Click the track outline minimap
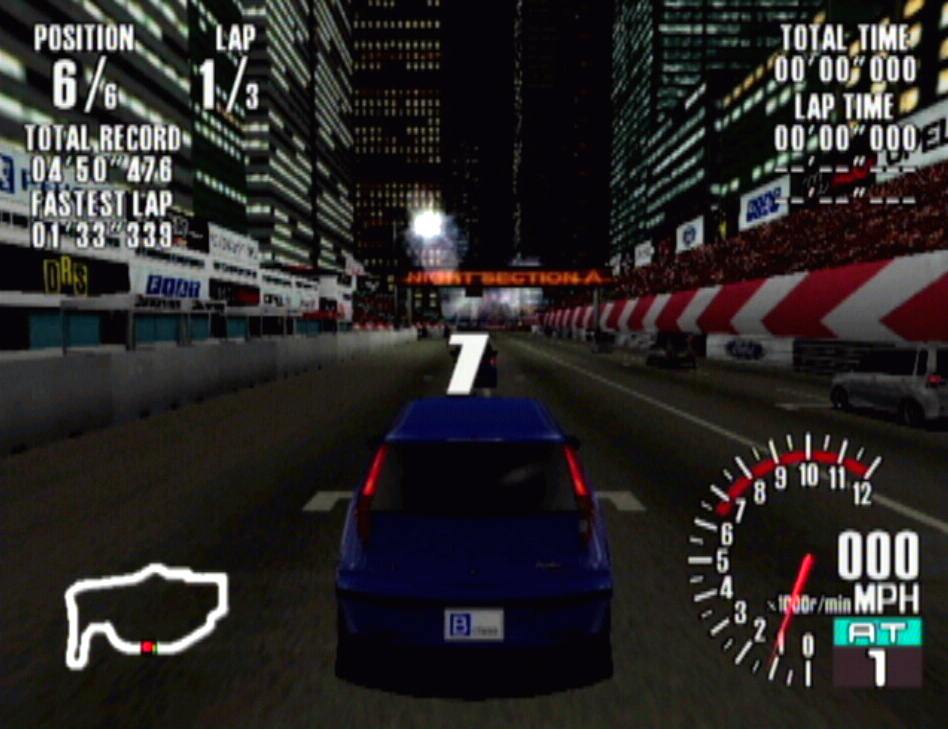Screen dimensions: 948x729 tap(145, 614)
